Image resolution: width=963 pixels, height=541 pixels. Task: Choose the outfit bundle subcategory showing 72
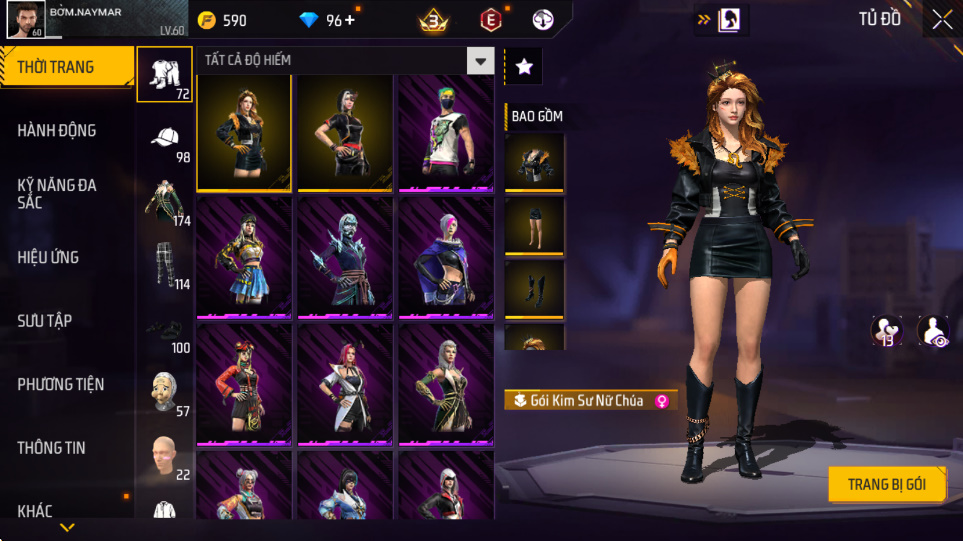pos(165,74)
